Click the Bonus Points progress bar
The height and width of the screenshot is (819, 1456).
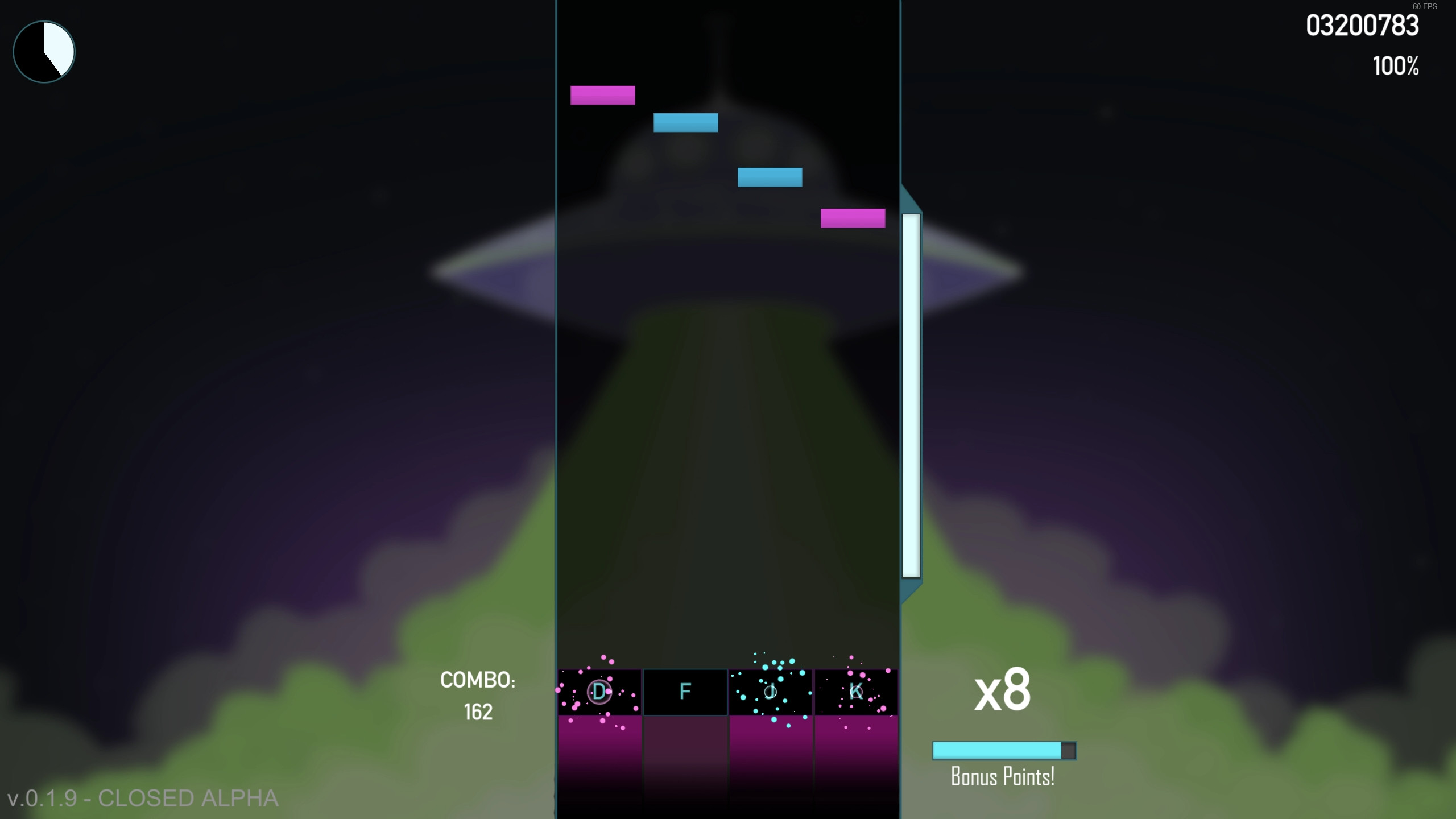tap(1003, 751)
